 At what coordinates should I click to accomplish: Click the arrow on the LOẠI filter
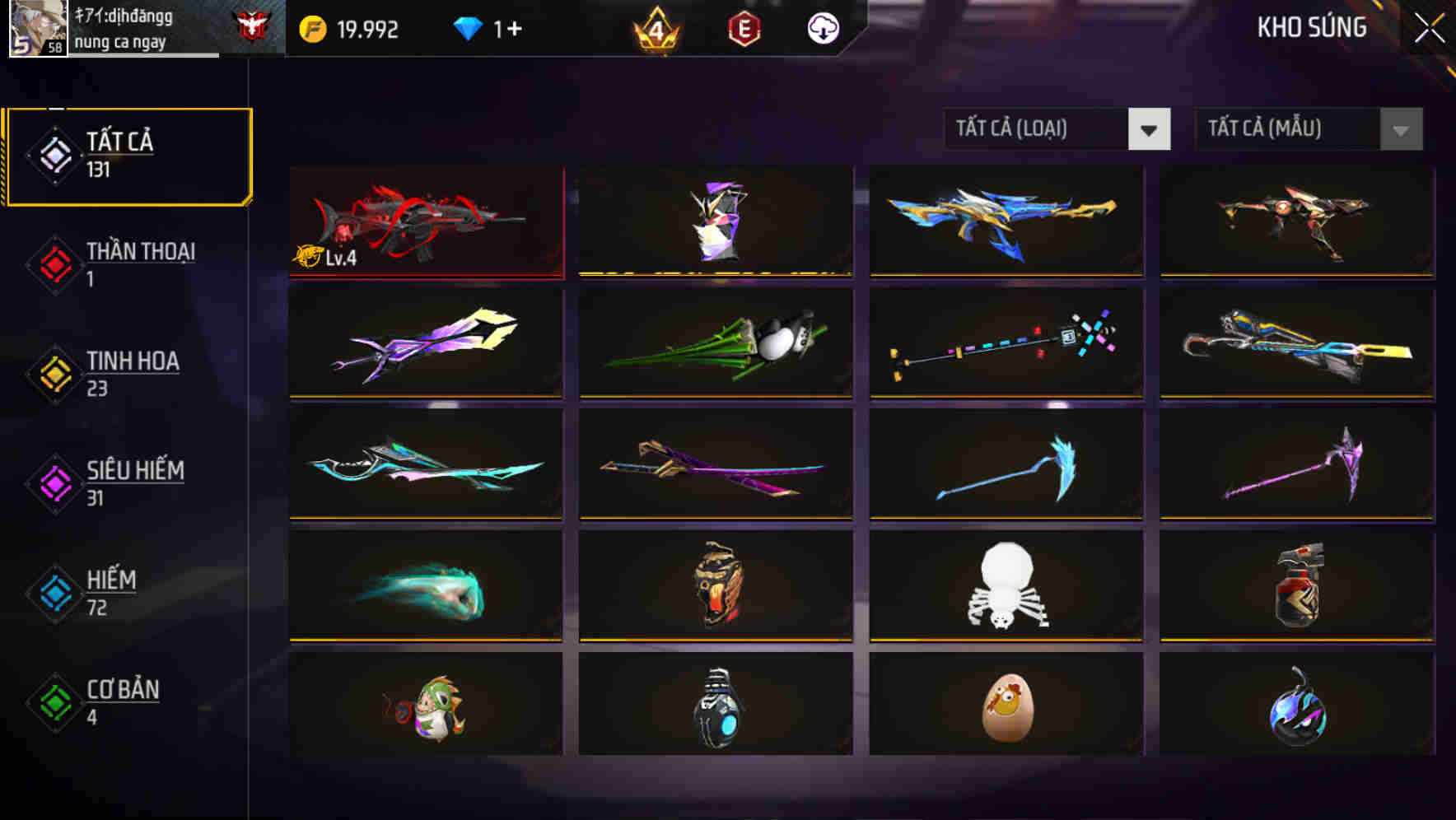1149,129
